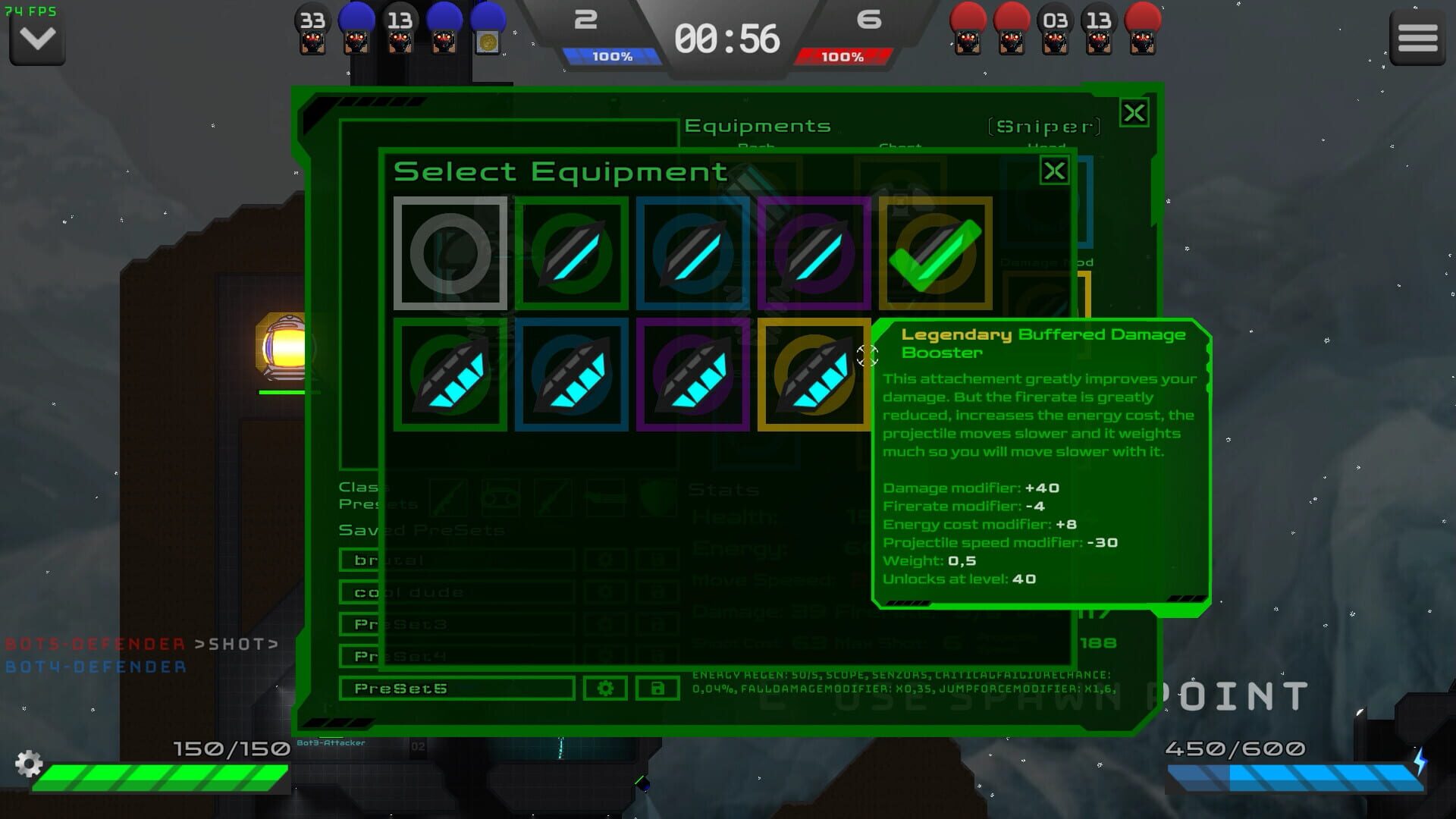
Task: Click the gear icon beside PreSet5
Action: point(604,689)
